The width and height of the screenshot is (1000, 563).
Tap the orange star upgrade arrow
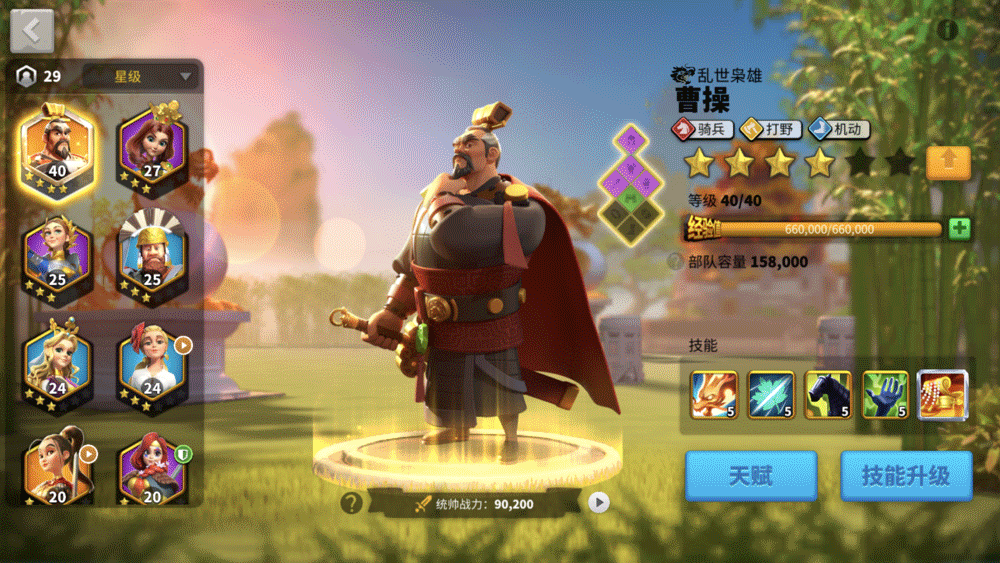948,162
